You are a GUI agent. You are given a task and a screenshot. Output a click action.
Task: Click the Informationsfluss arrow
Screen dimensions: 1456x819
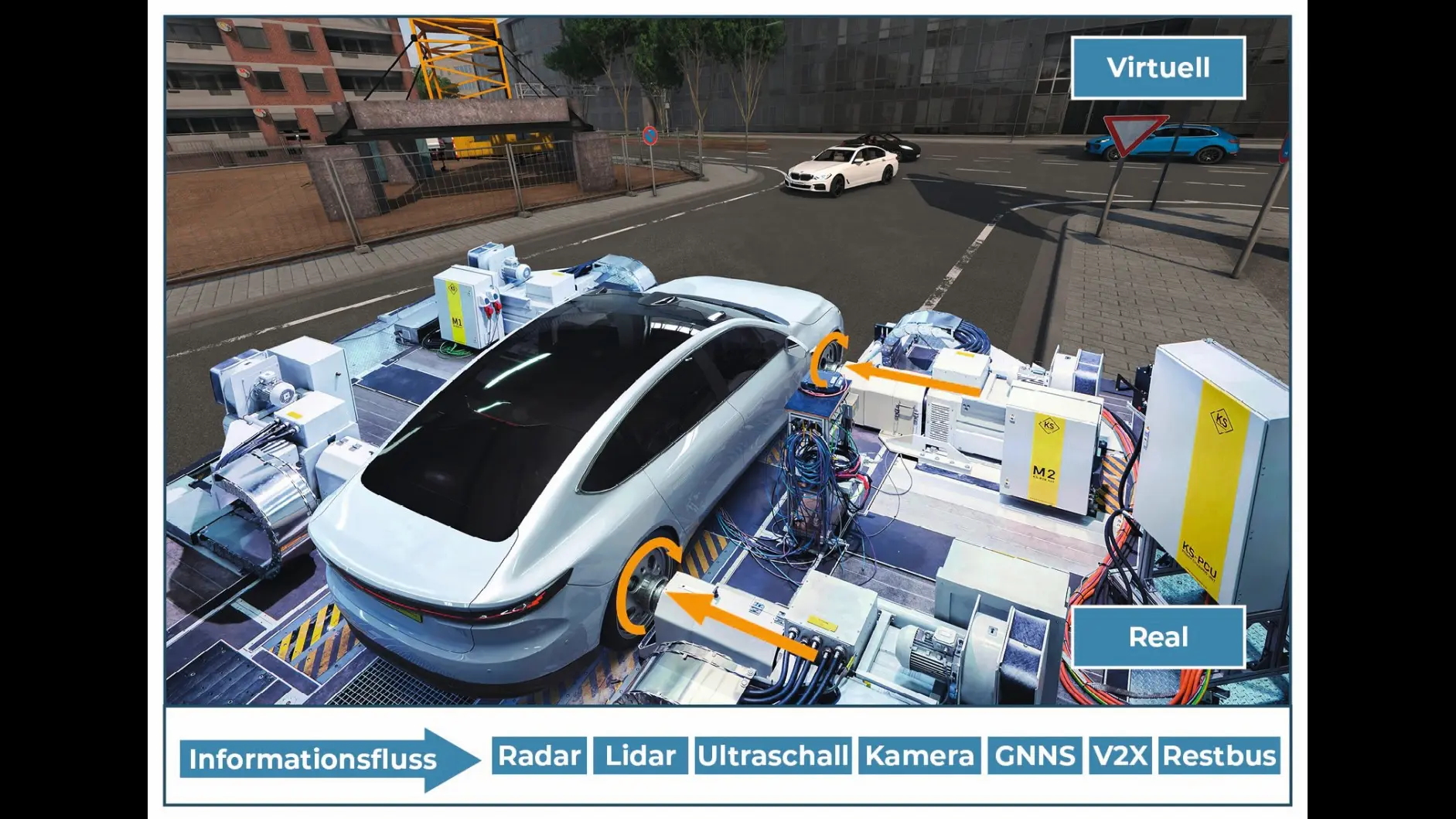pyautogui.click(x=329, y=759)
